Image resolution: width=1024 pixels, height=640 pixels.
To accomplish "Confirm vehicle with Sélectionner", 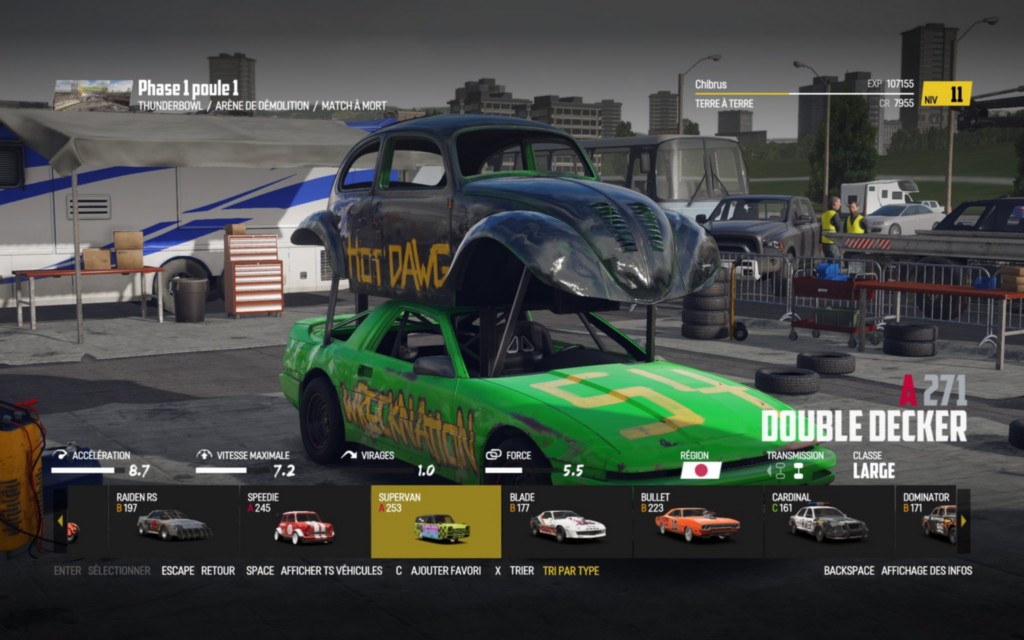I will (x=118, y=571).
